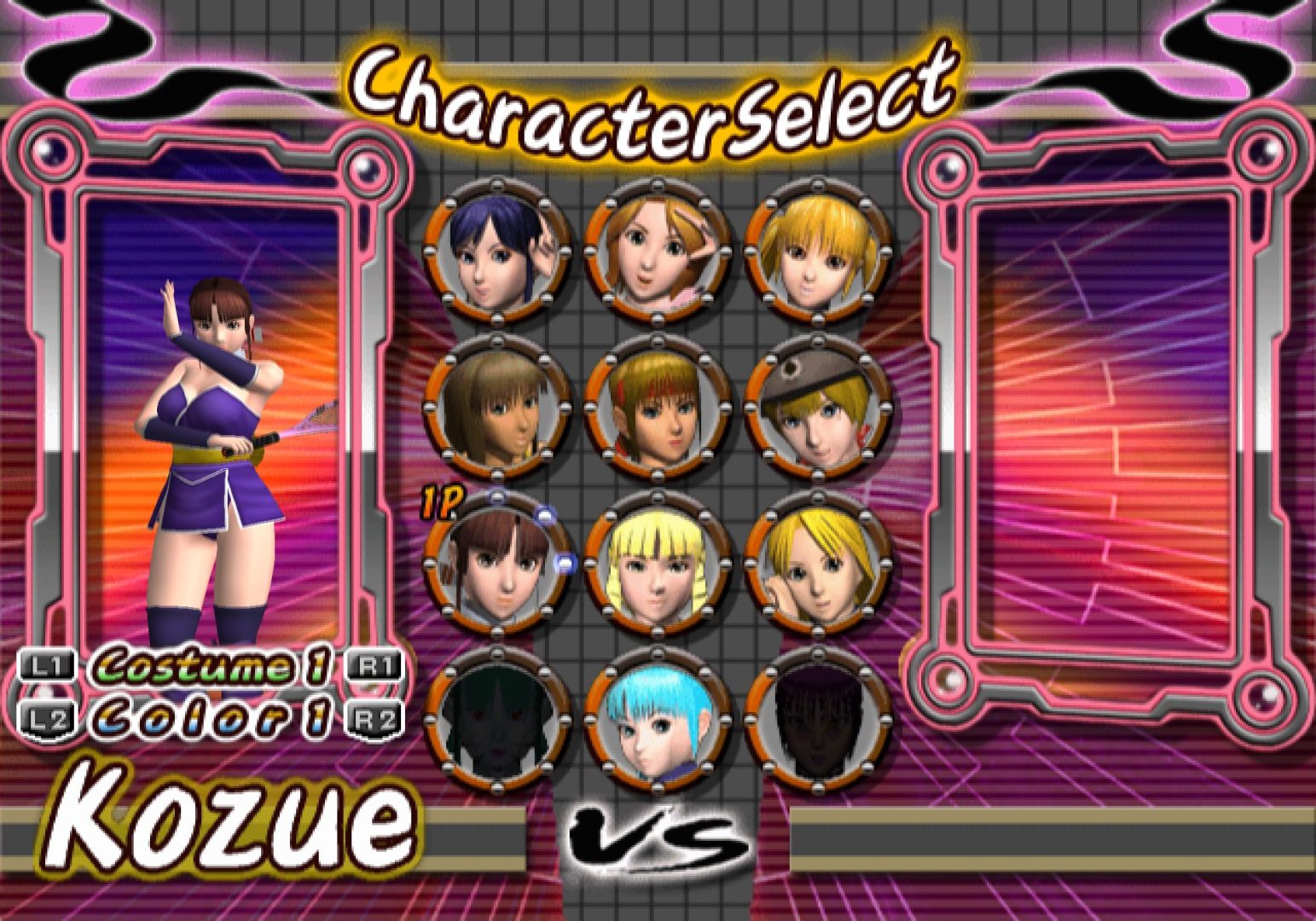Select the cyan-haired character portrait

(x=657, y=721)
